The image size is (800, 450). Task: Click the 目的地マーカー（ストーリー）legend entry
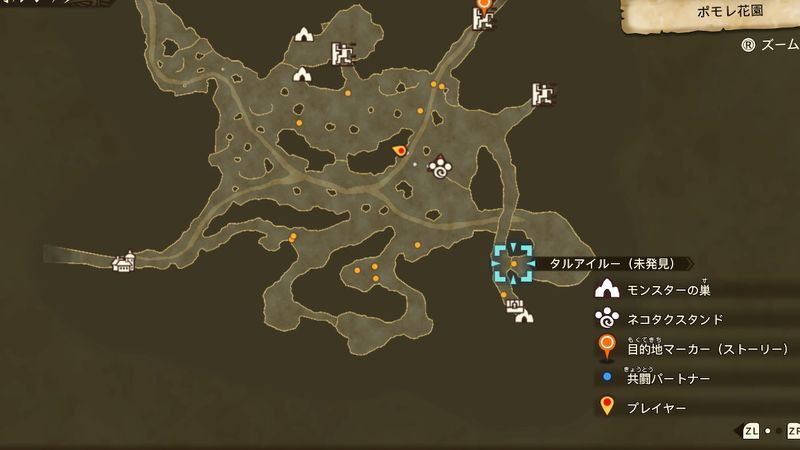(x=695, y=349)
